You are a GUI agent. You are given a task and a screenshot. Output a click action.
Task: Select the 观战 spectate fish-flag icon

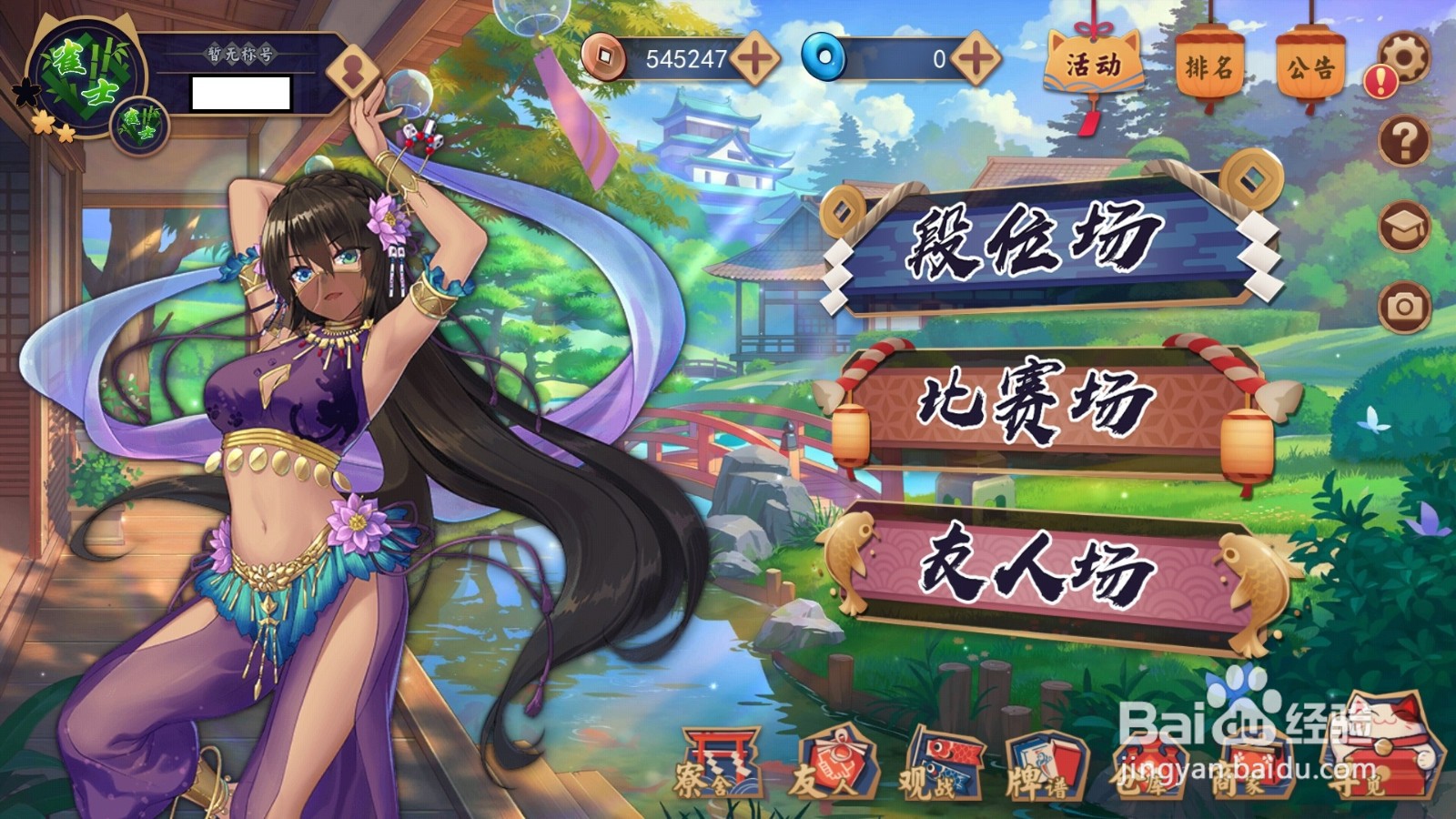945,764
